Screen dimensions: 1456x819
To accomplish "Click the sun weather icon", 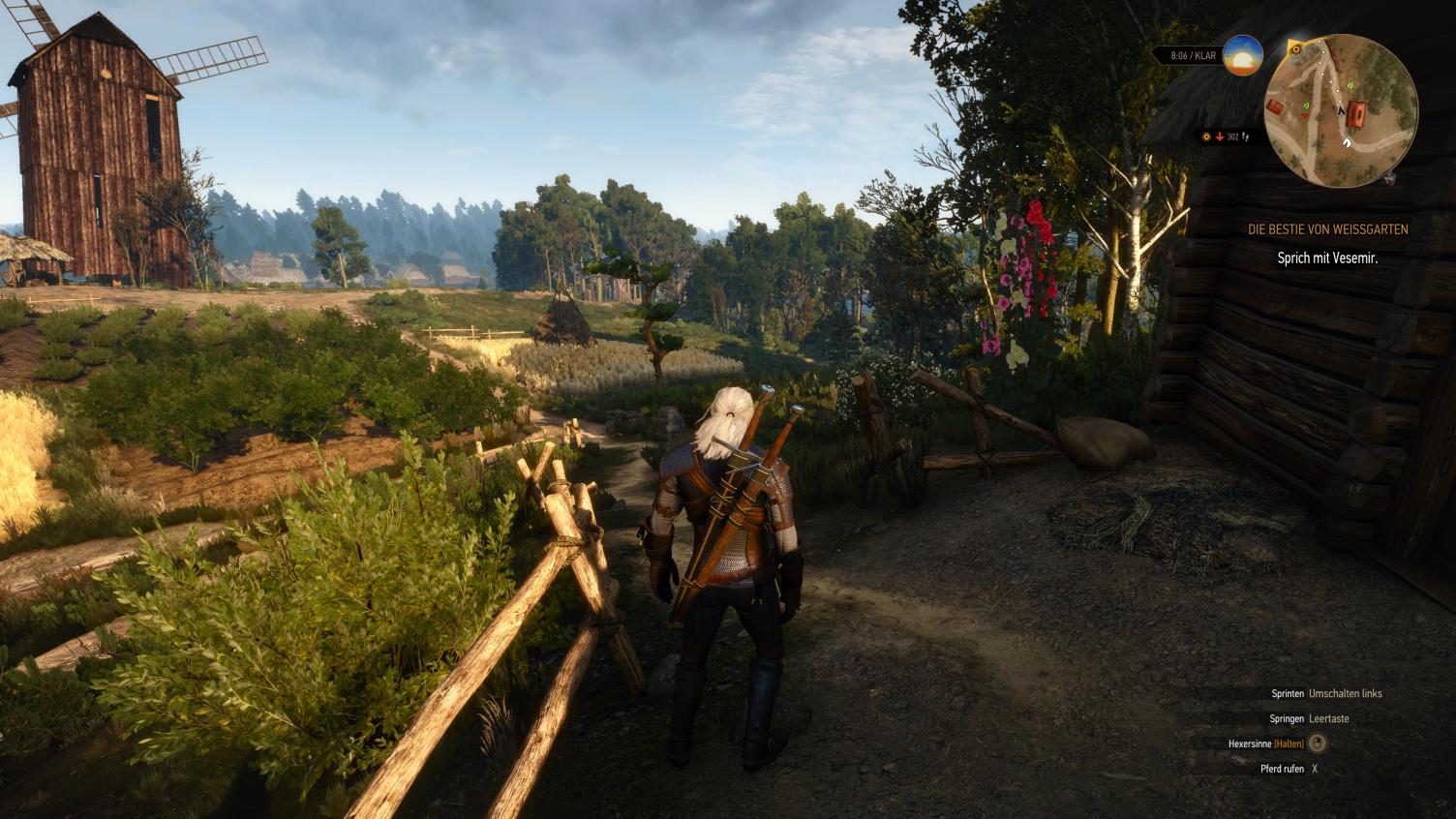I will click(1242, 56).
